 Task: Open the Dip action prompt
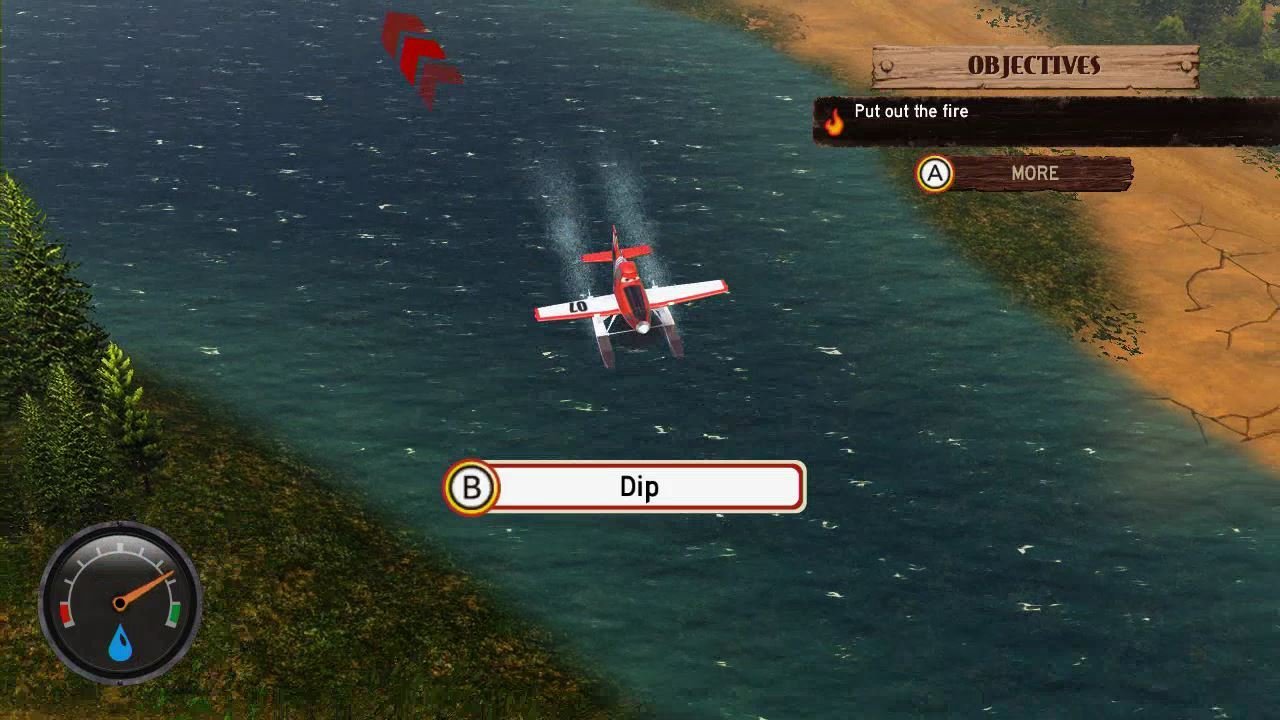point(640,486)
